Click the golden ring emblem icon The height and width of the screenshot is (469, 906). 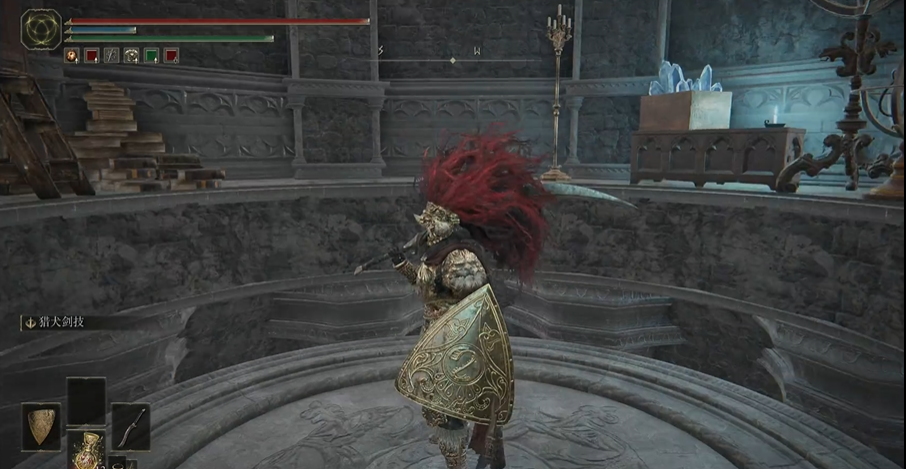click(x=41, y=29)
